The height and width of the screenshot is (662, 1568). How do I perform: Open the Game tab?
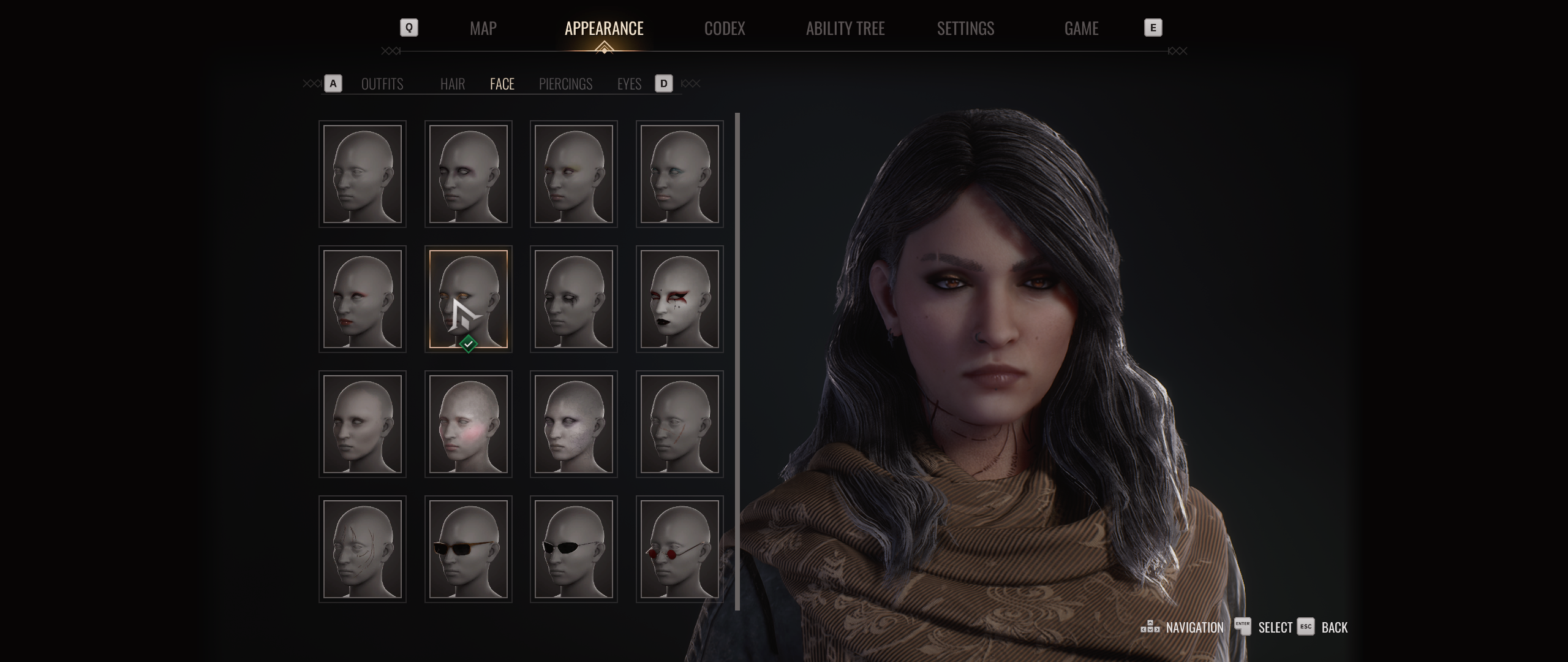coord(1081,28)
